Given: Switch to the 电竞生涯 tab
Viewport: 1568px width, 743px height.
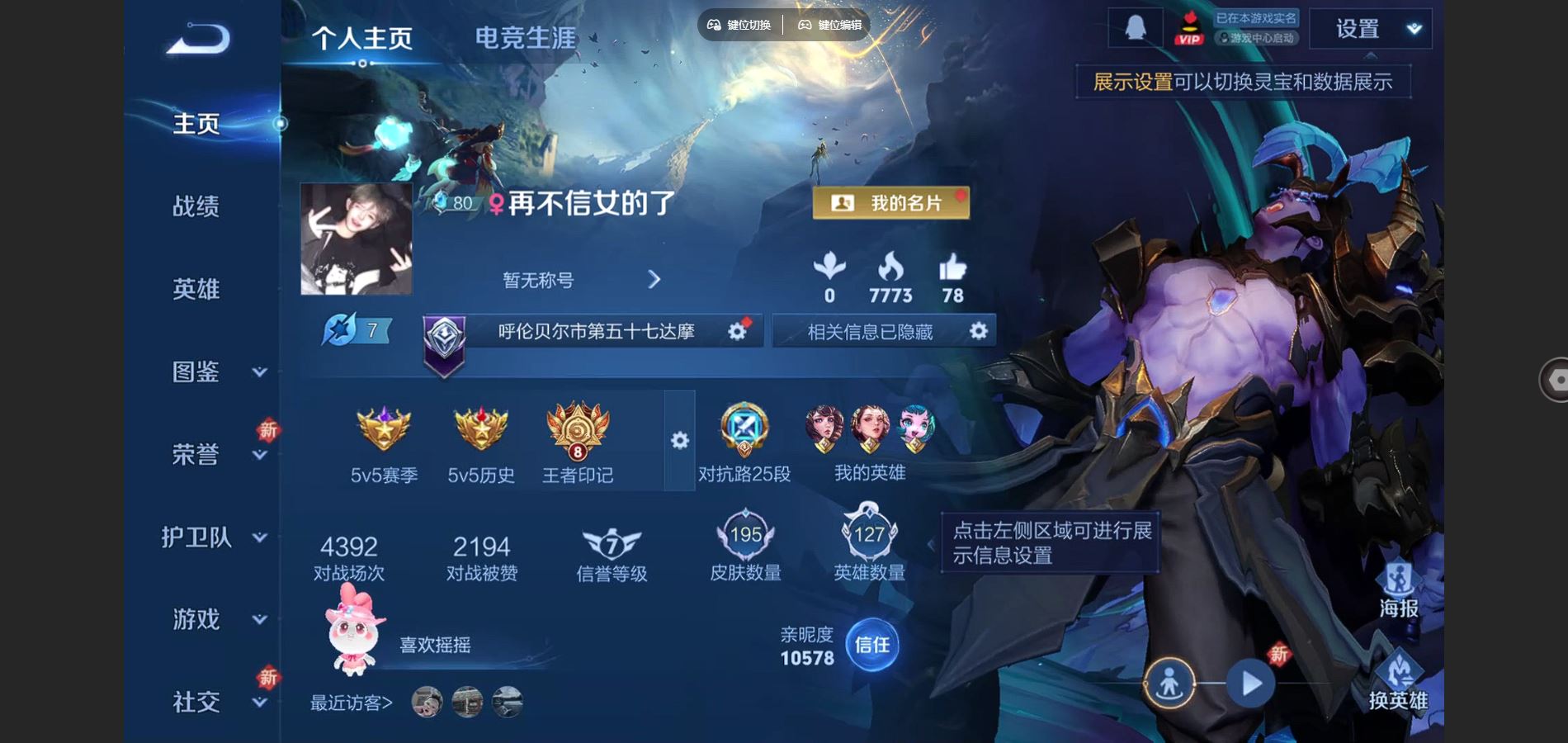Looking at the screenshot, I should (526, 38).
